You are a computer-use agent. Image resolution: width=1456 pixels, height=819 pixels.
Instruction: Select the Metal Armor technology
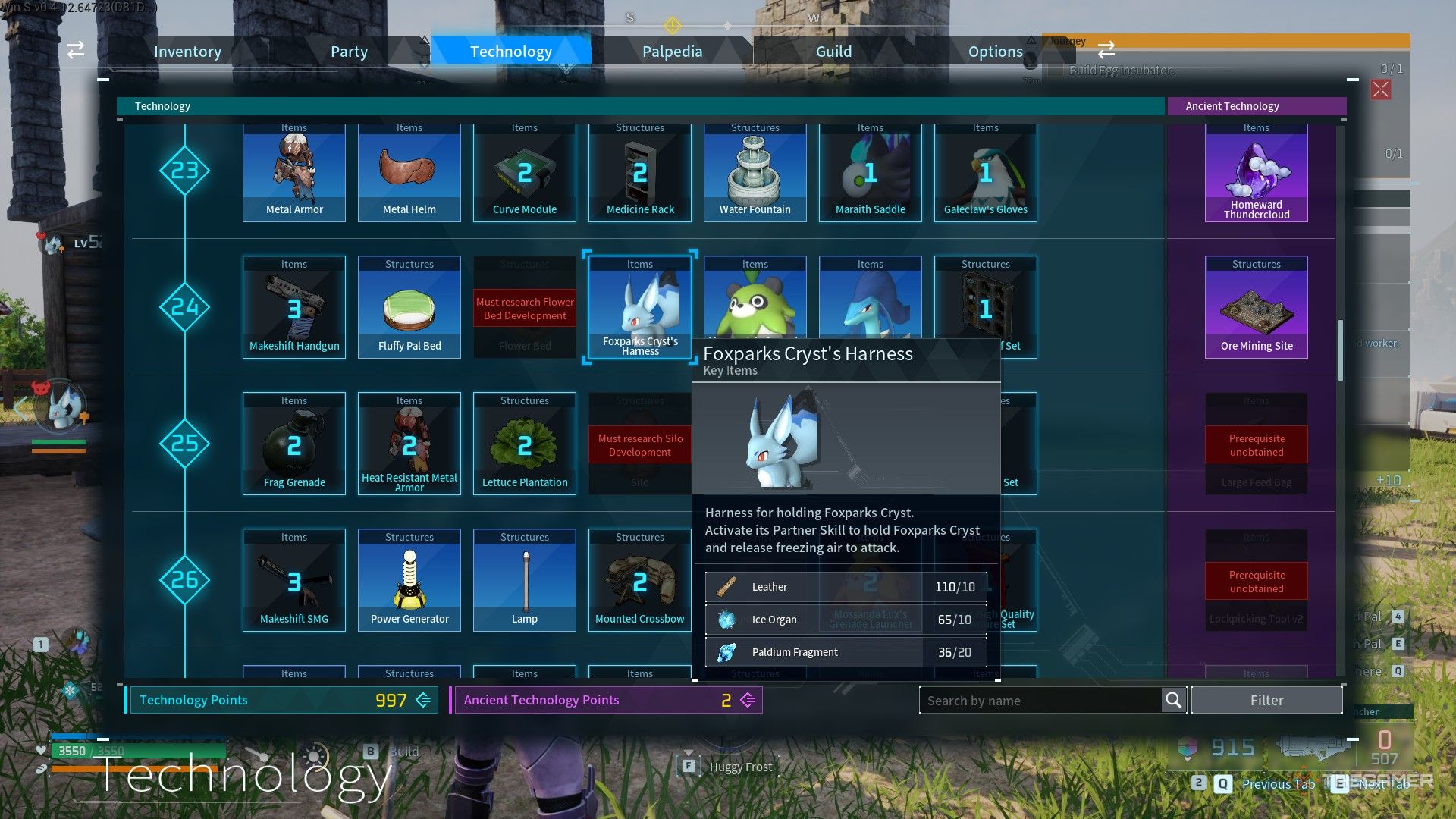click(x=294, y=173)
